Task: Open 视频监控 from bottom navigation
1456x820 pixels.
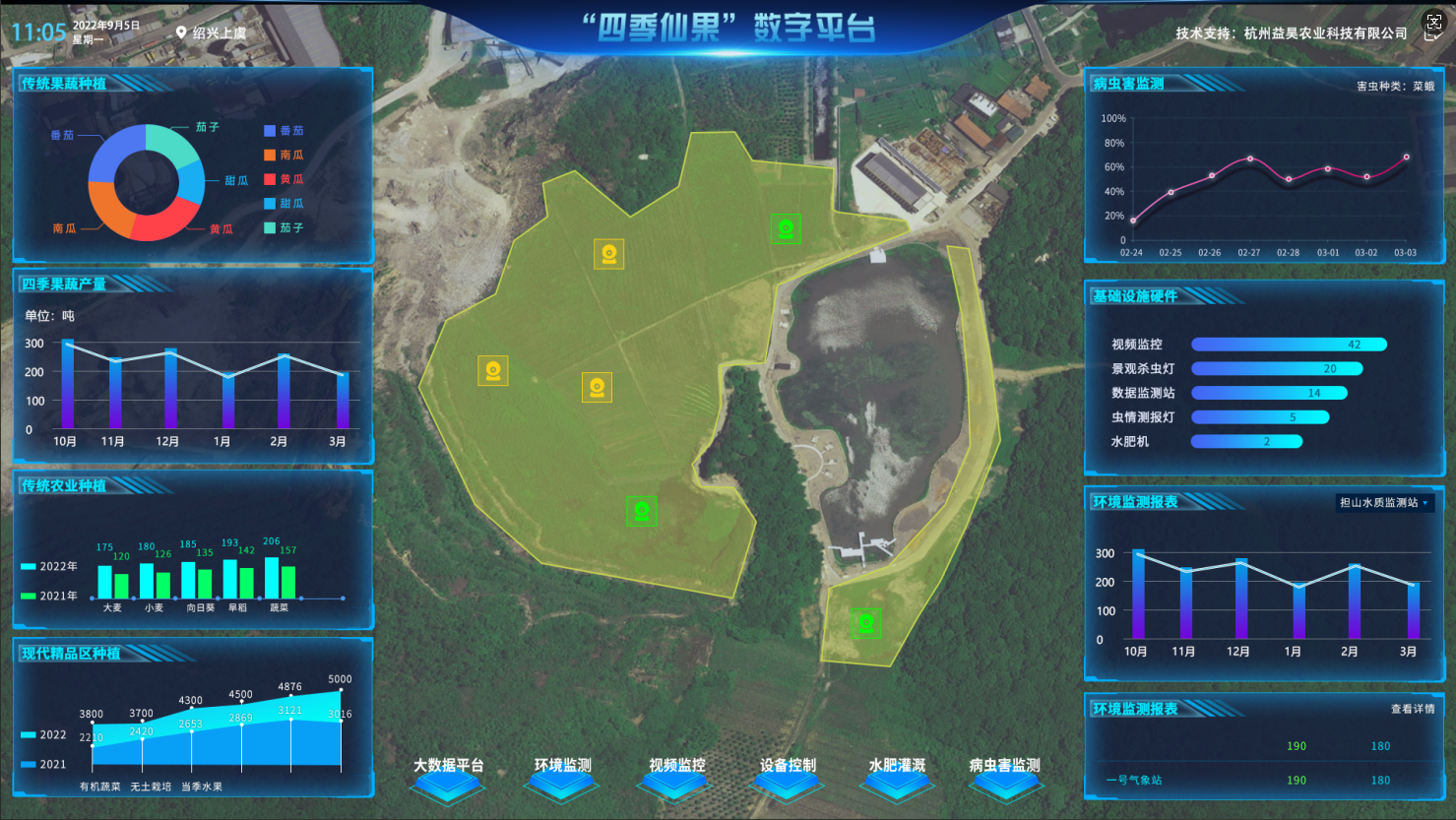Action: click(677, 774)
